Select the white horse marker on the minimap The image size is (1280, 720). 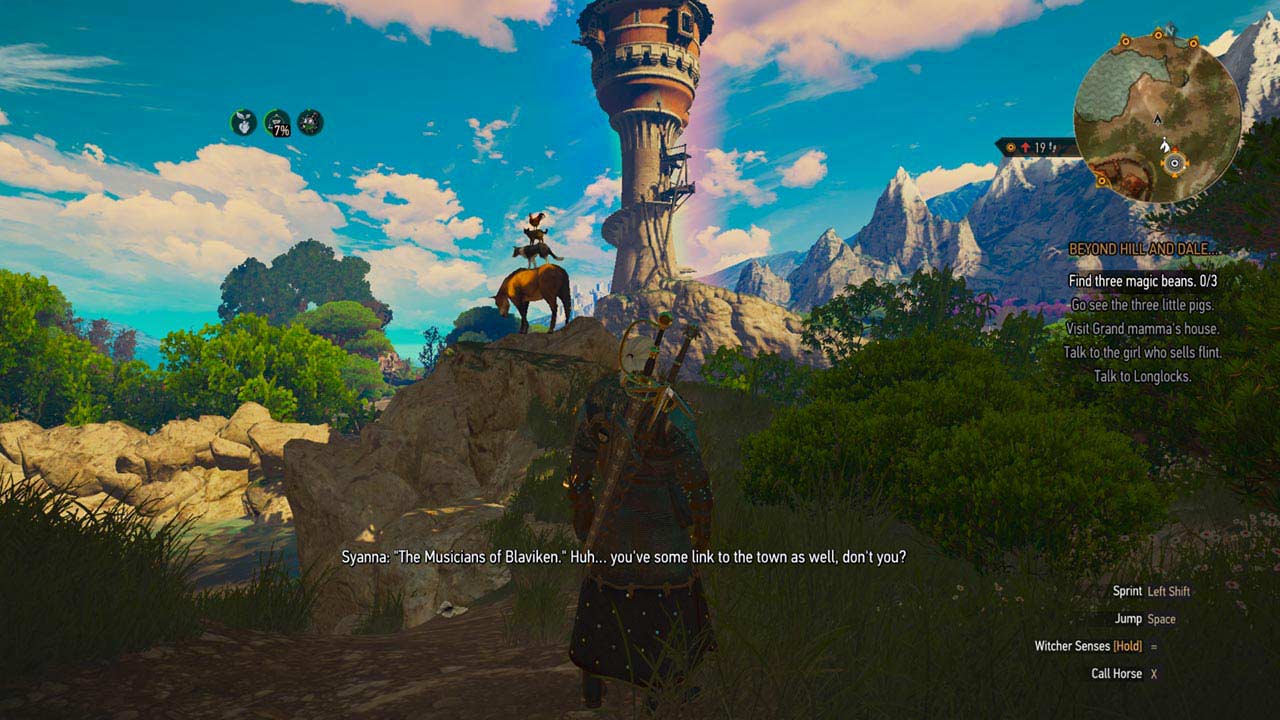coord(1165,145)
